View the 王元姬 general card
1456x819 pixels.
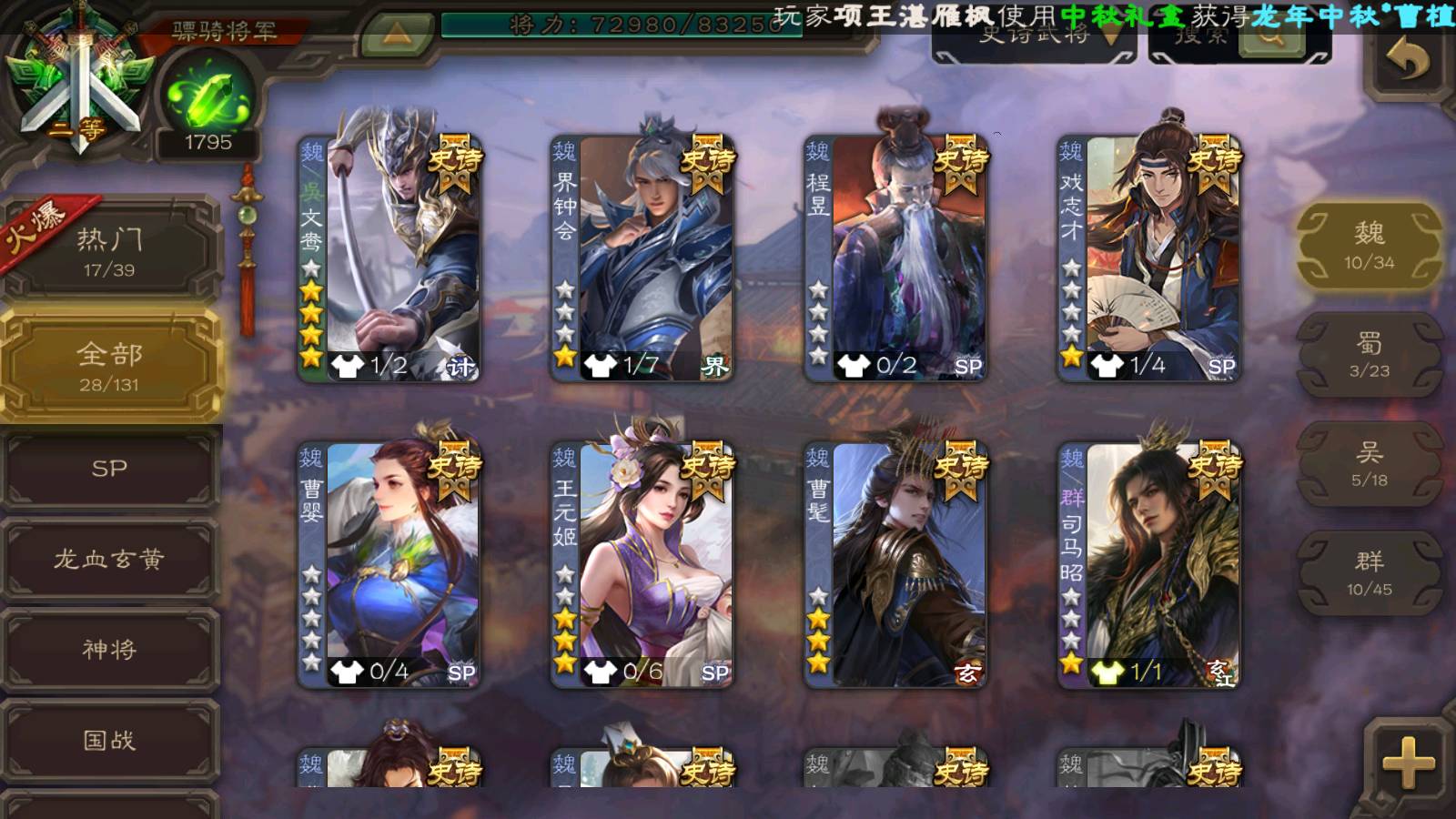(x=642, y=564)
